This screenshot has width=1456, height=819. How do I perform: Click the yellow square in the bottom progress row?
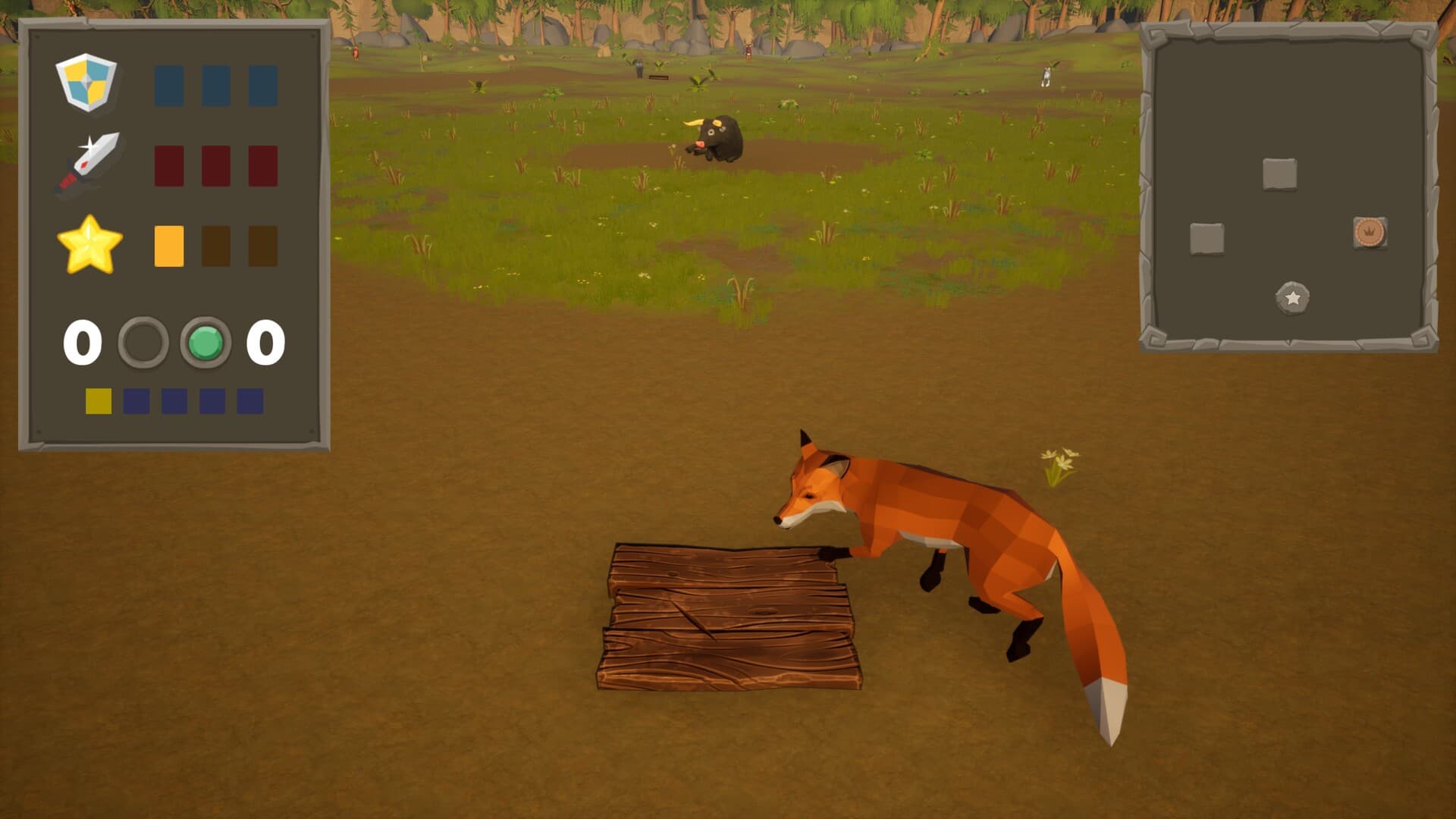point(99,401)
